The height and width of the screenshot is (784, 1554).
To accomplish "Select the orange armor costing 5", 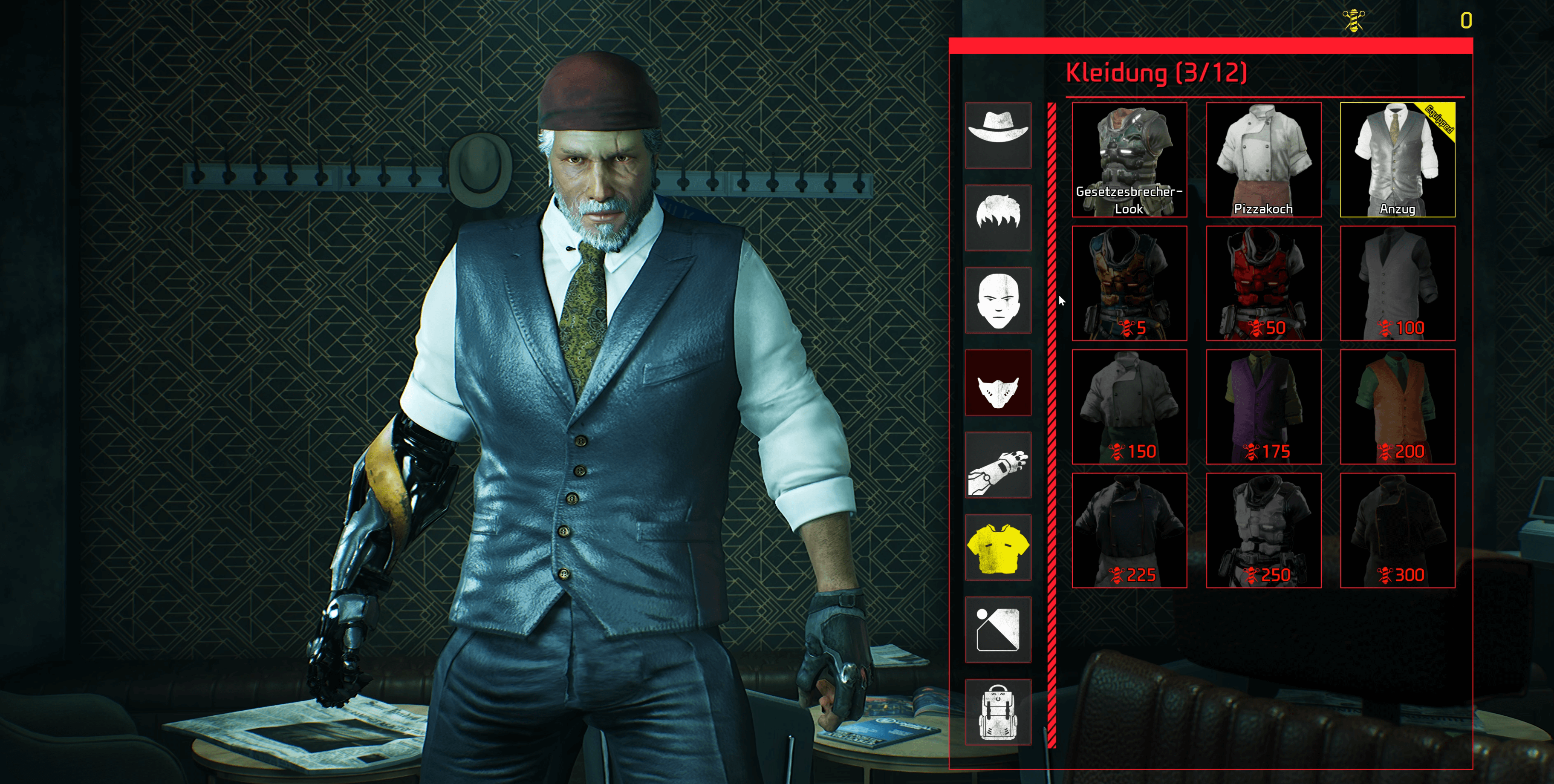I will (1129, 283).
